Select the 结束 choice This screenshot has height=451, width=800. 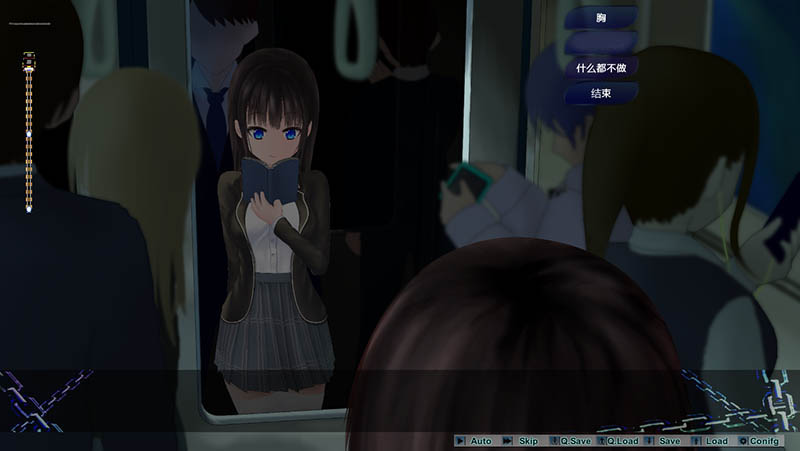click(600, 94)
